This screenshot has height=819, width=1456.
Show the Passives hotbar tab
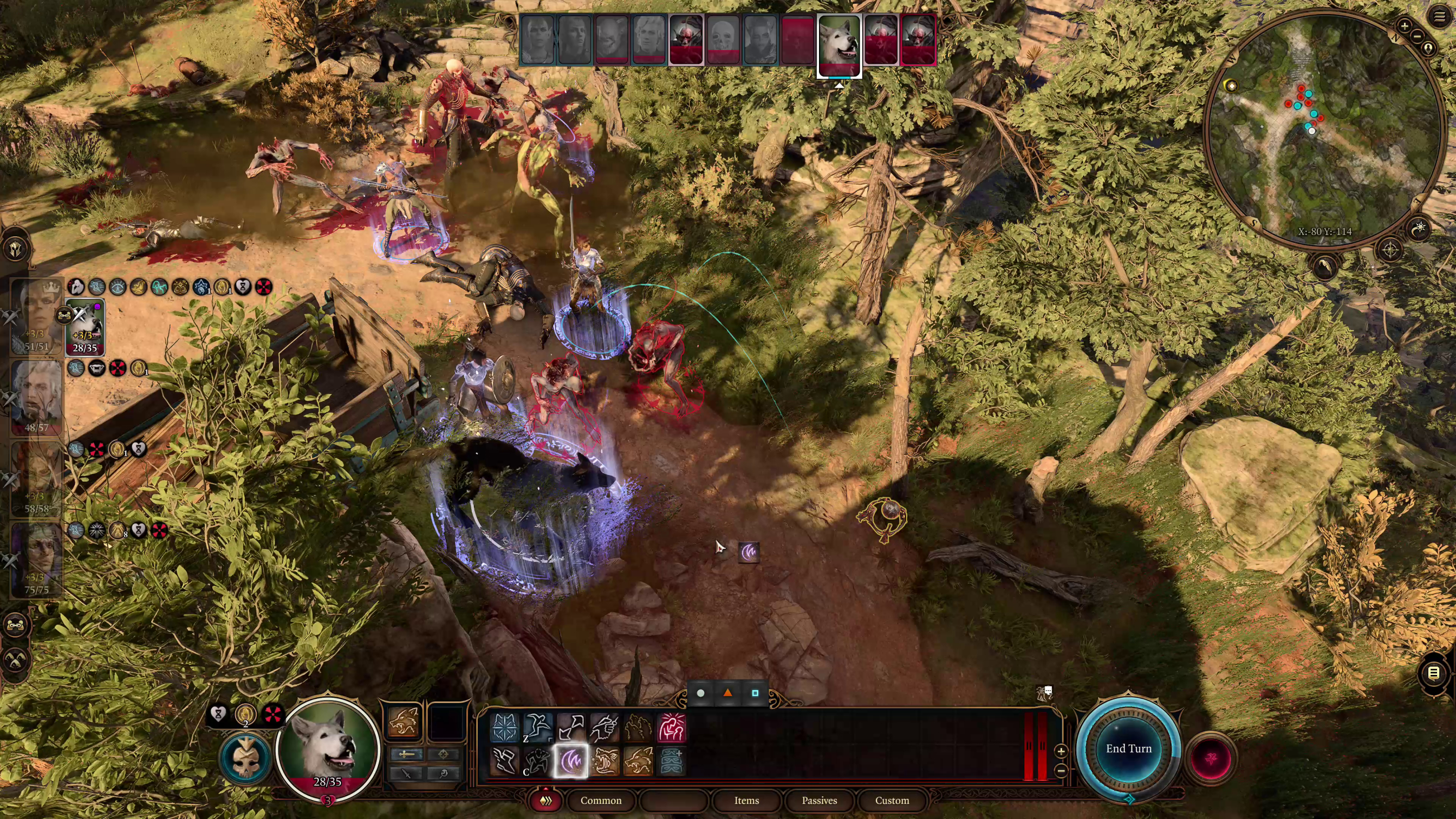coord(819,801)
